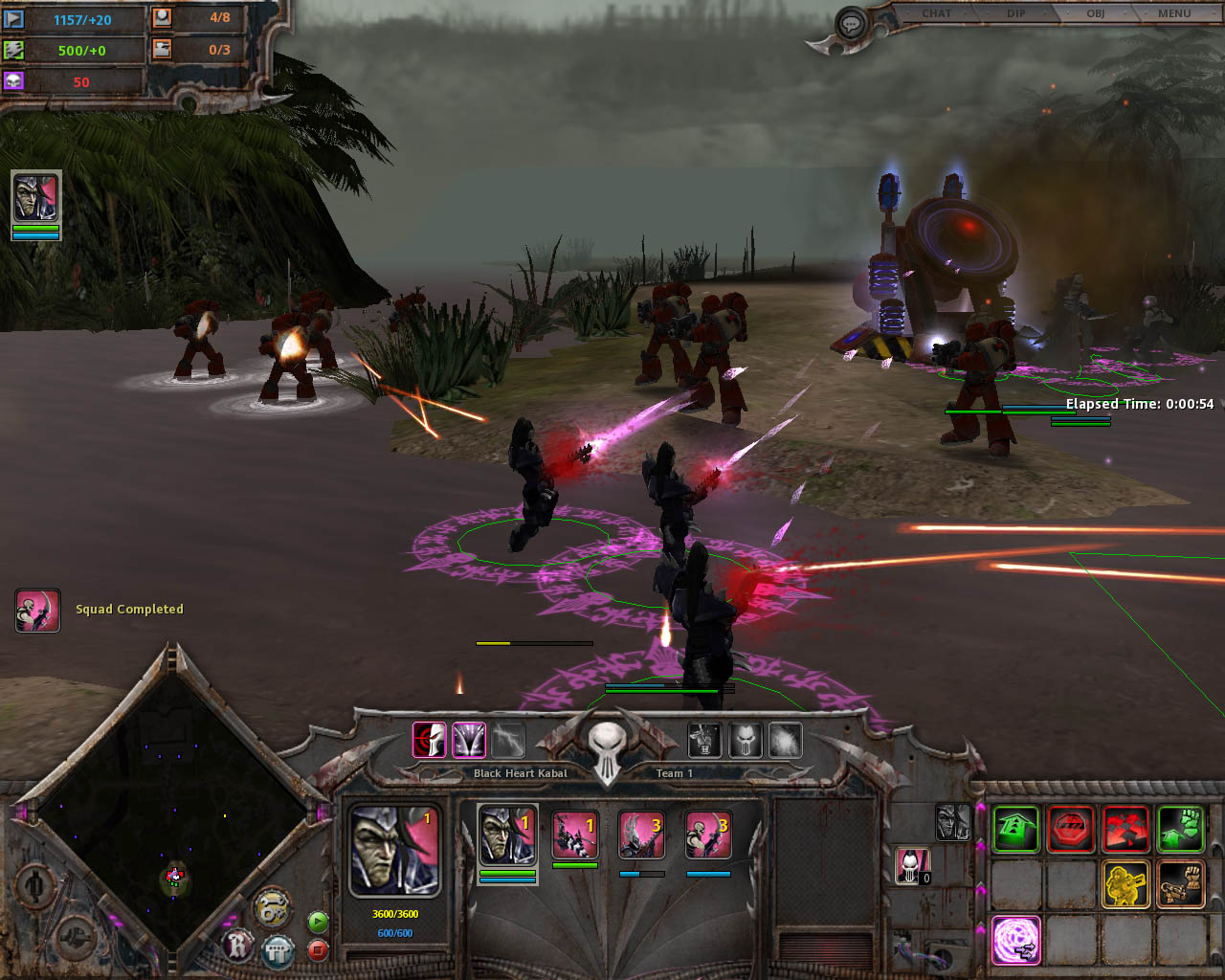Image resolution: width=1225 pixels, height=980 pixels.
Task: Select the archer squad tile marked 3
Action: [708, 835]
